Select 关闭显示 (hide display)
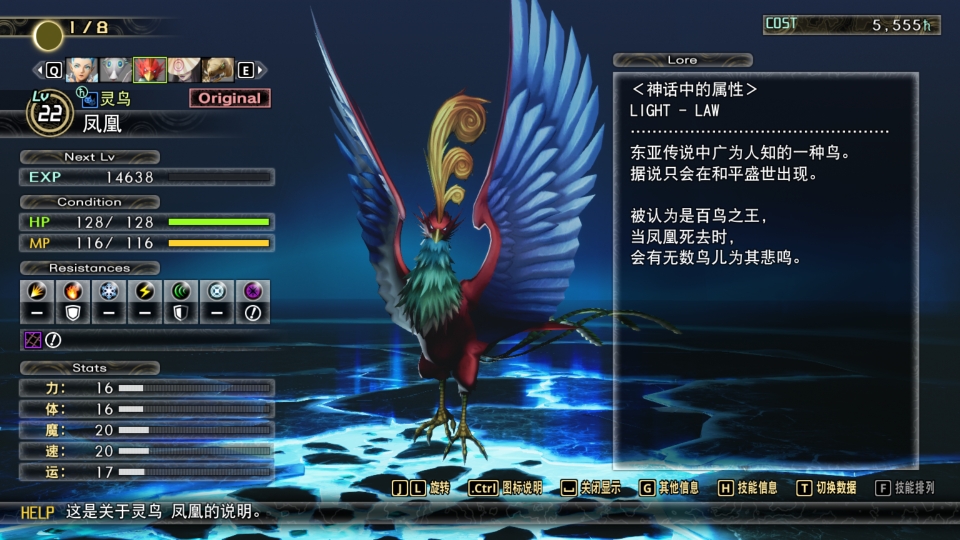The image size is (960, 540). [591, 488]
